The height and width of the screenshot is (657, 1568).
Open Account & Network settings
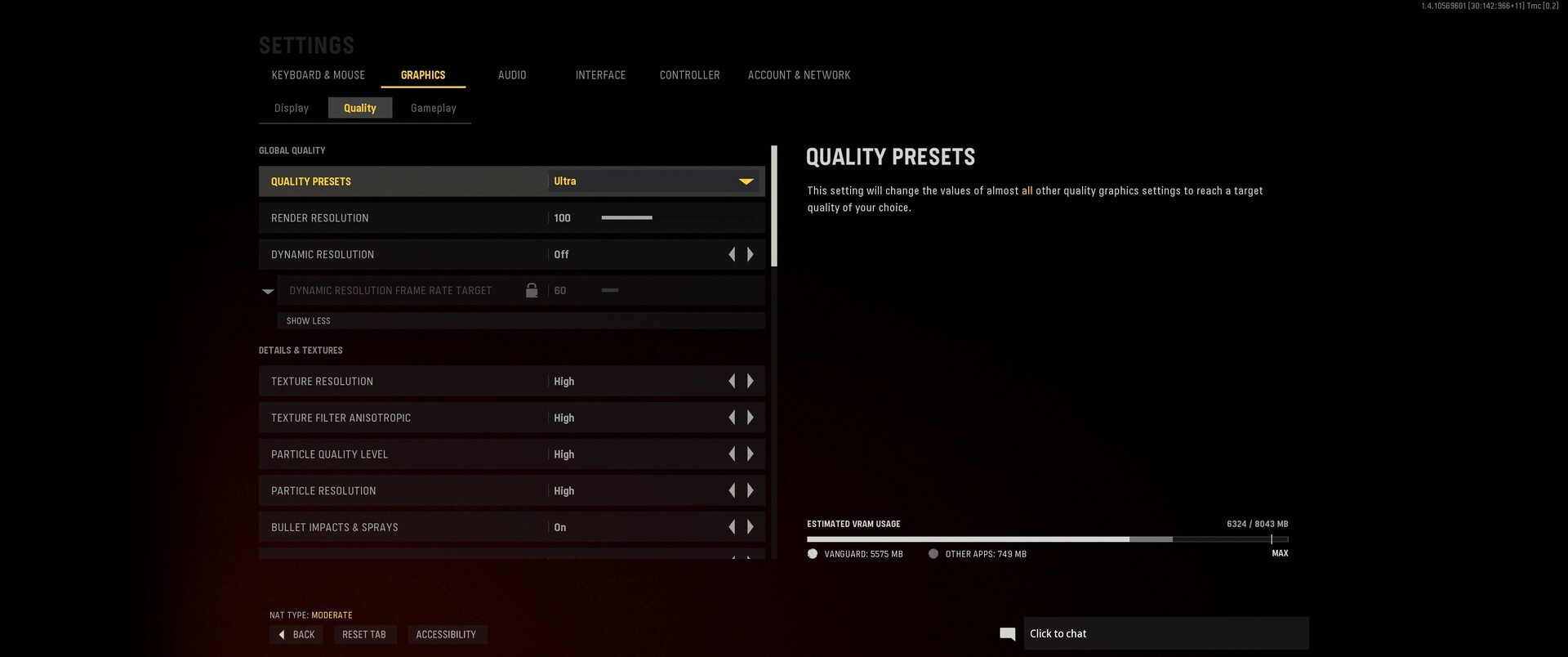pyautogui.click(x=799, y=75)
